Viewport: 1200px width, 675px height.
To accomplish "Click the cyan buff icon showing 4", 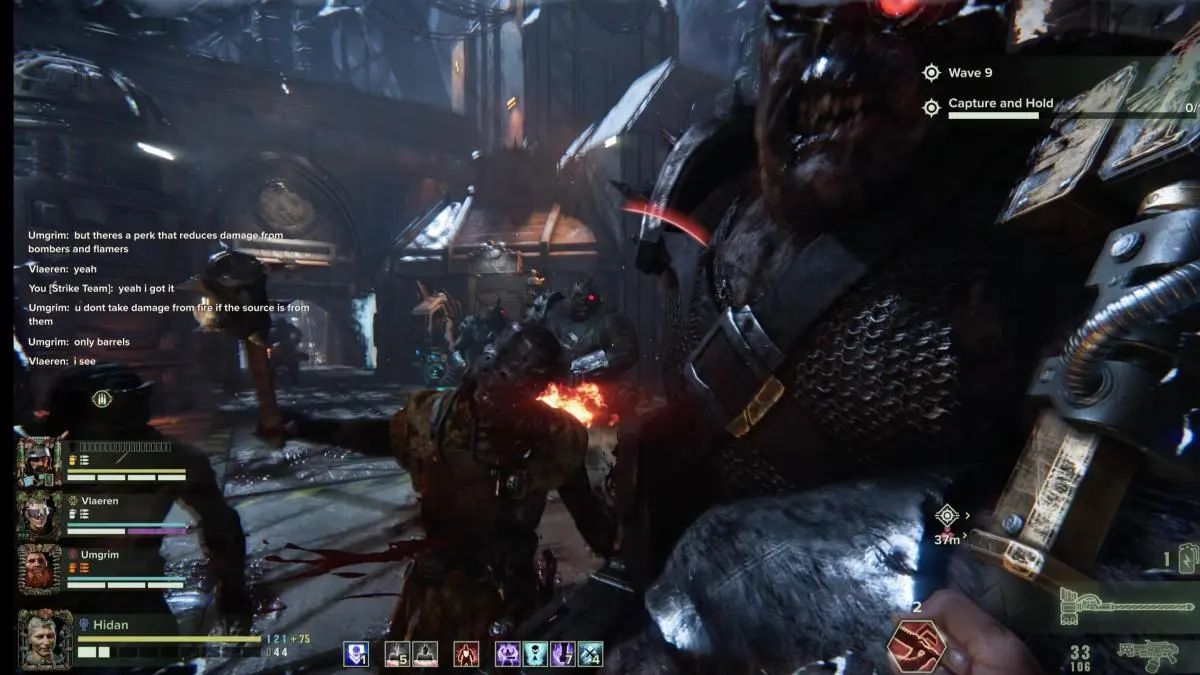I will (x=590, y=654).
